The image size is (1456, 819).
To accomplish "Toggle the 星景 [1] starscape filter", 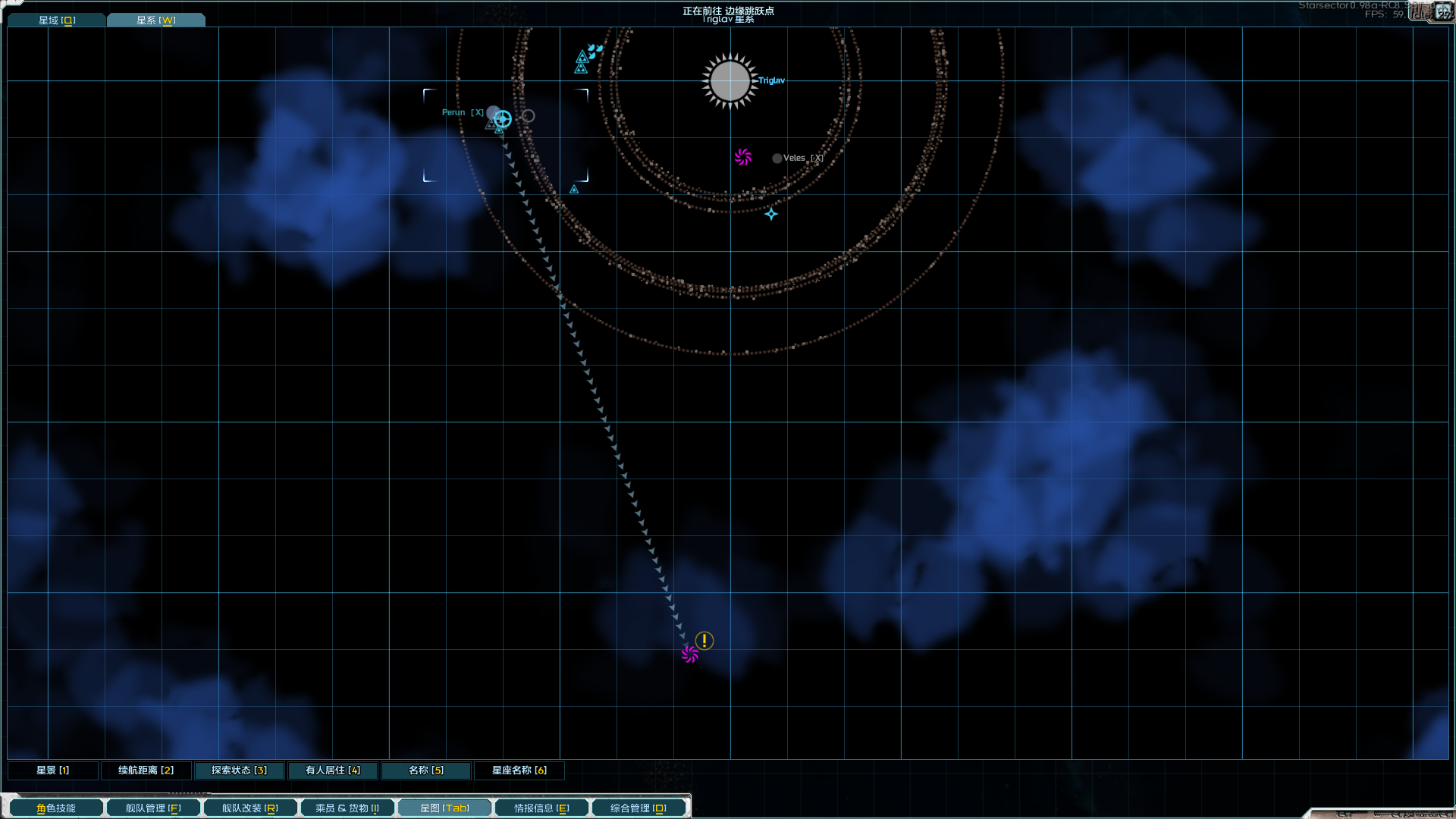I will 52,770.
